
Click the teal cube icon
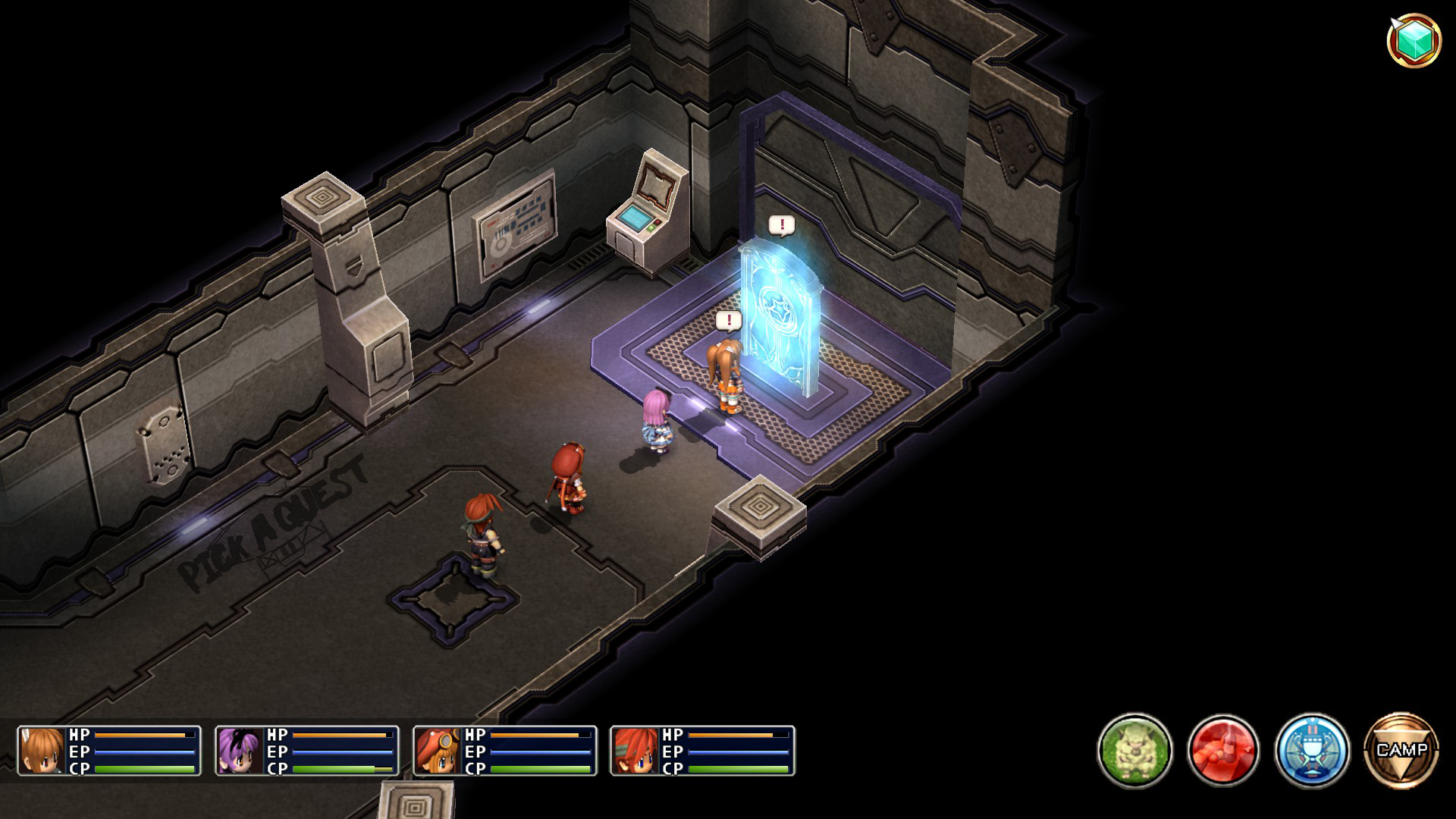pyautogui.click(x=1414, y=40)
